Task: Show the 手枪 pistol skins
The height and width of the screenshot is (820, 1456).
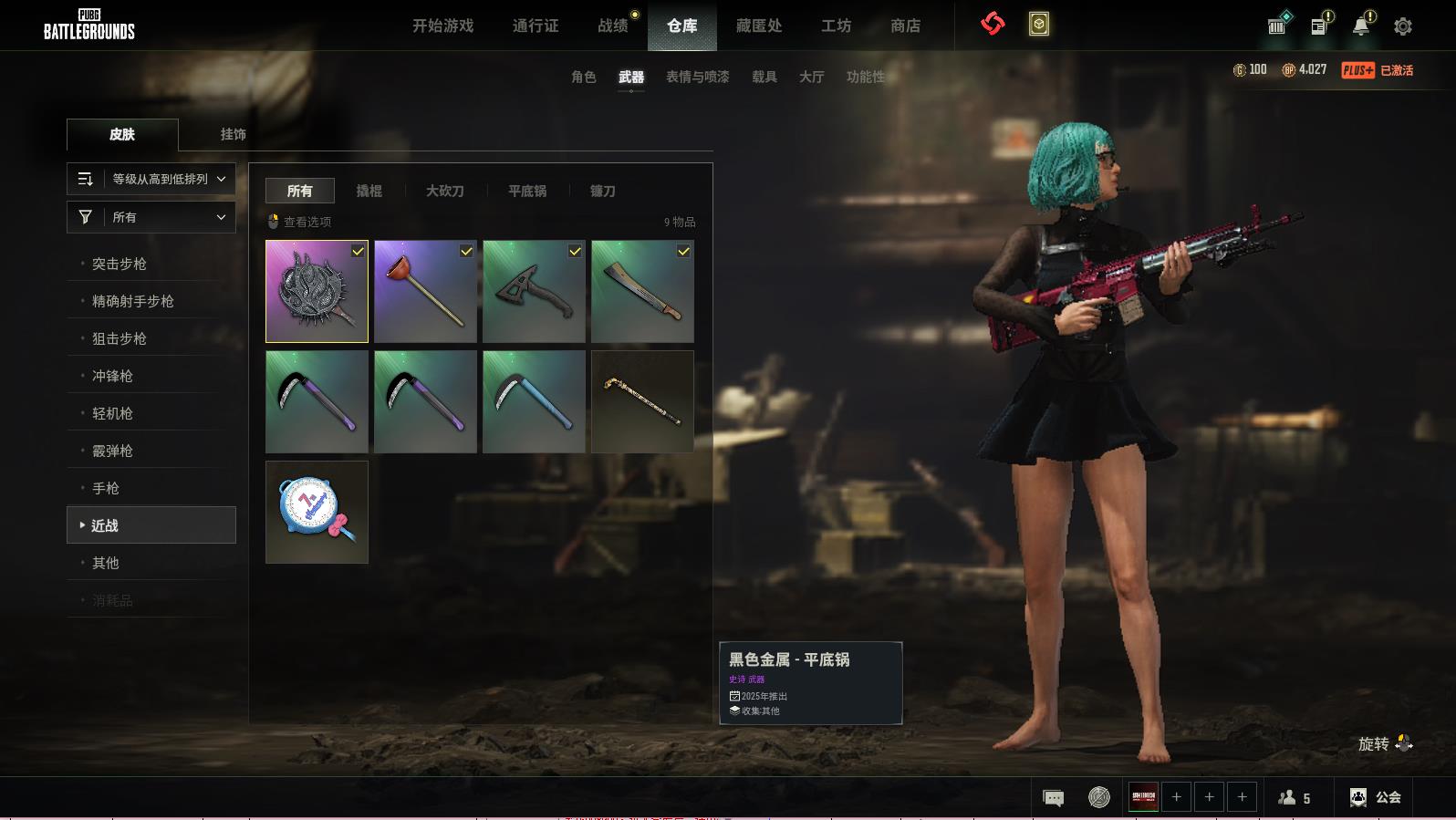Action: click(x=106, y=488)
